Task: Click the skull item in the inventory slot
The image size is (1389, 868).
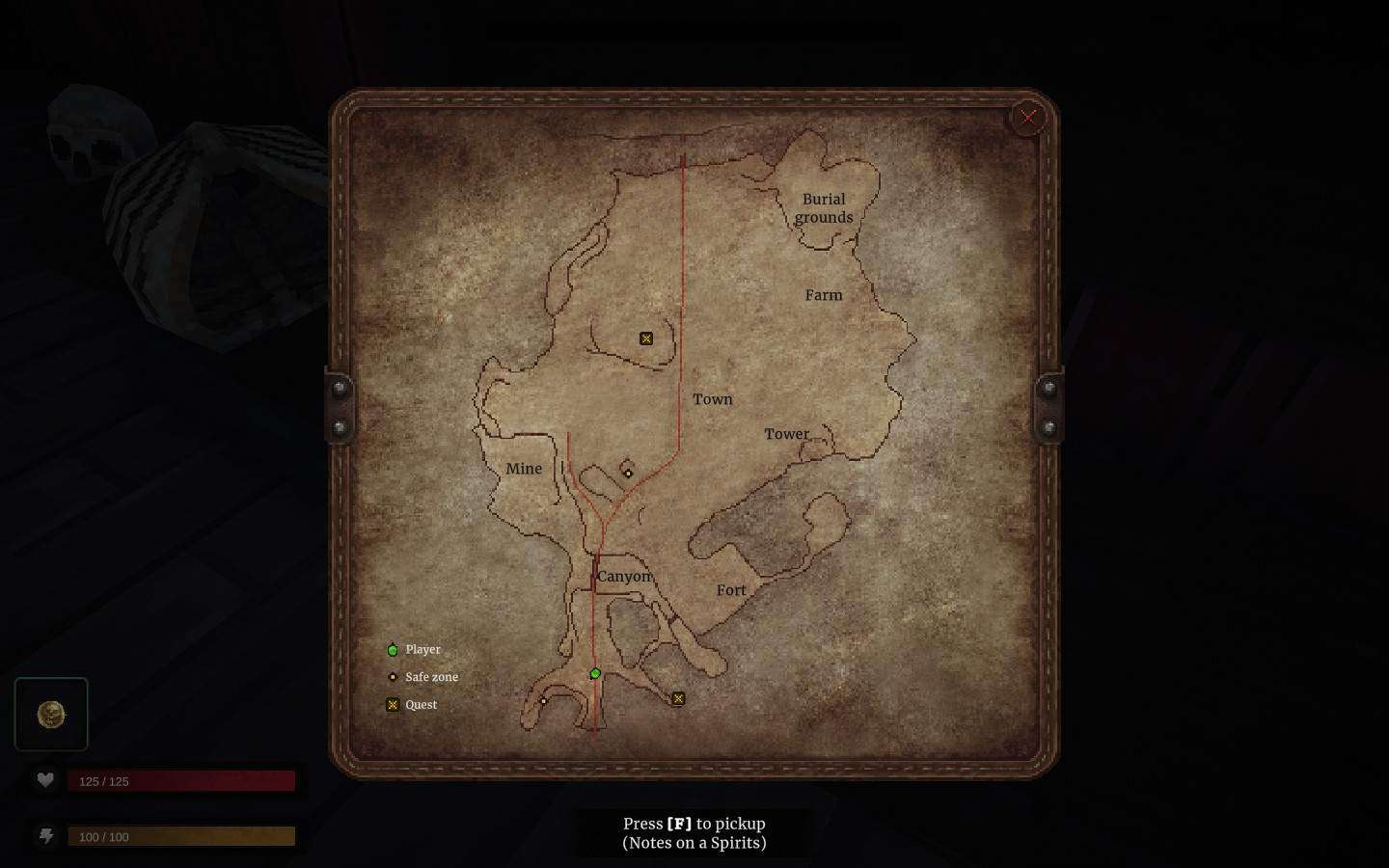Action: coord(51,714)
